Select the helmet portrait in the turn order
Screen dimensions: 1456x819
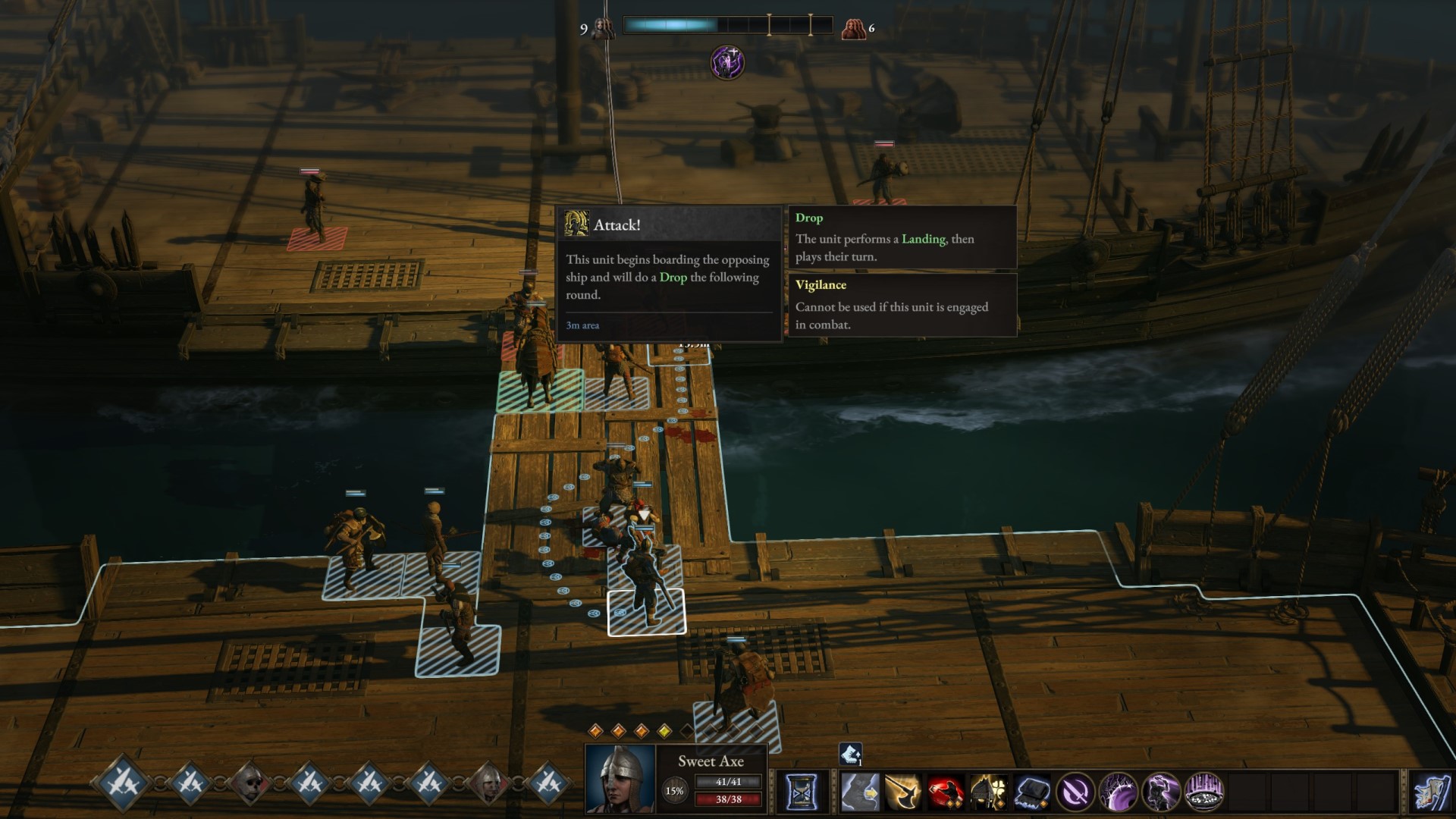coord(488,784)
